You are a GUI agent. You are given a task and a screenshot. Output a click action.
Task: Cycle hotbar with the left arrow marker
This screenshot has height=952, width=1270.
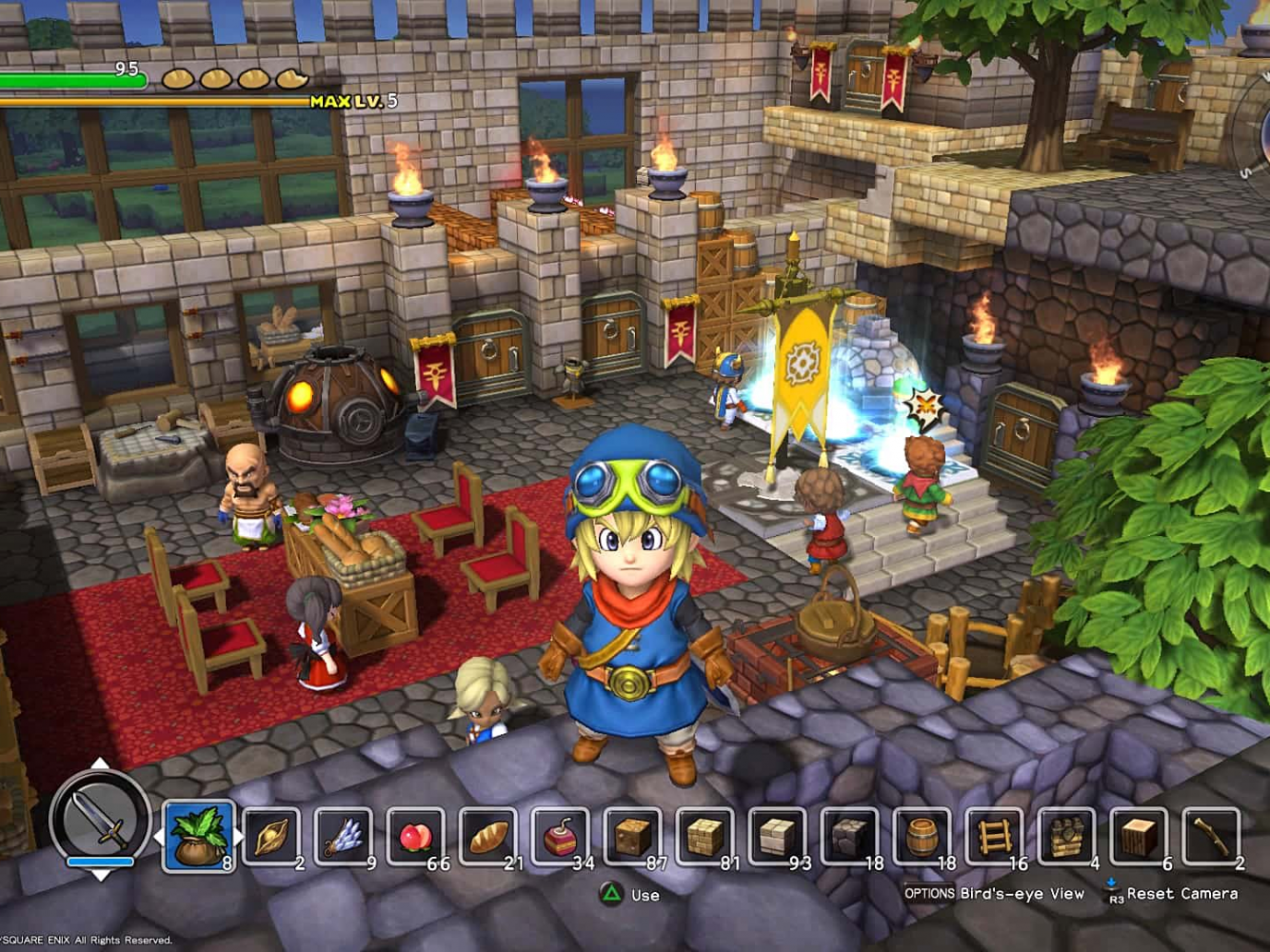[x=158, y=837]
